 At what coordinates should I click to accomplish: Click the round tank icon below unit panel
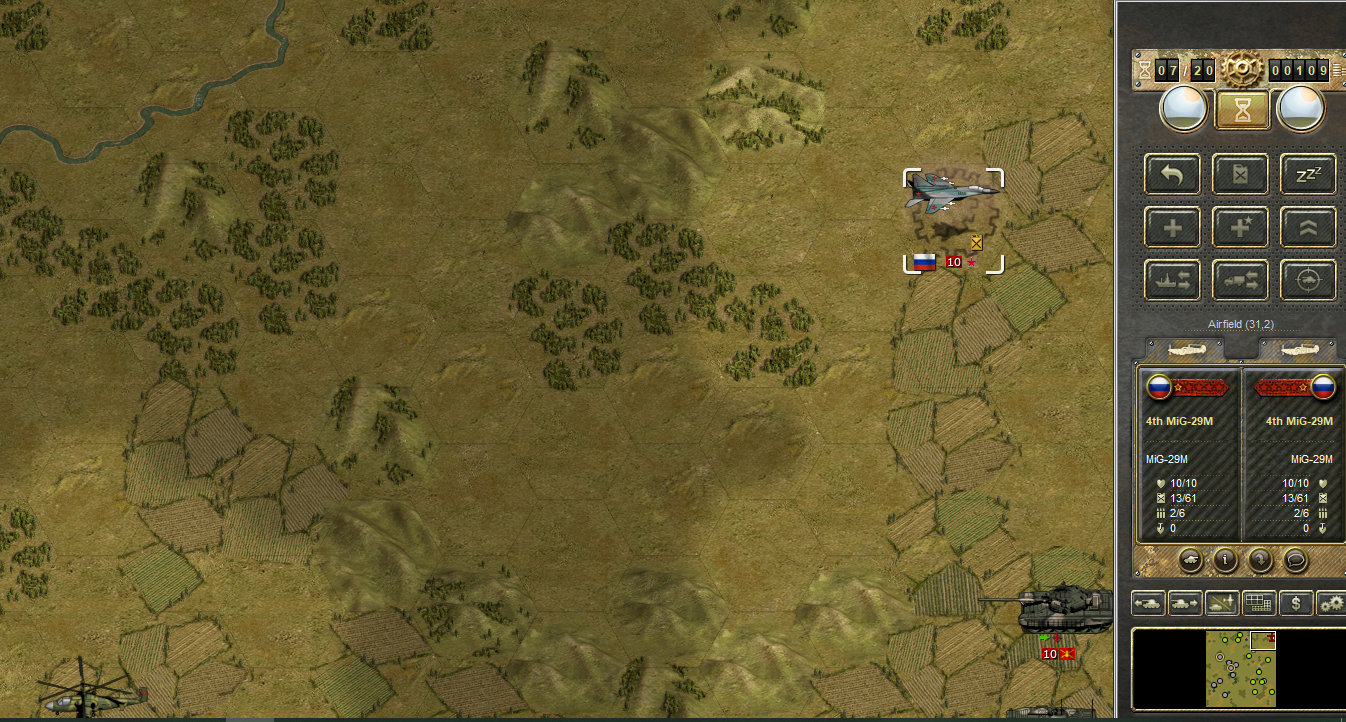[1190, 559]
